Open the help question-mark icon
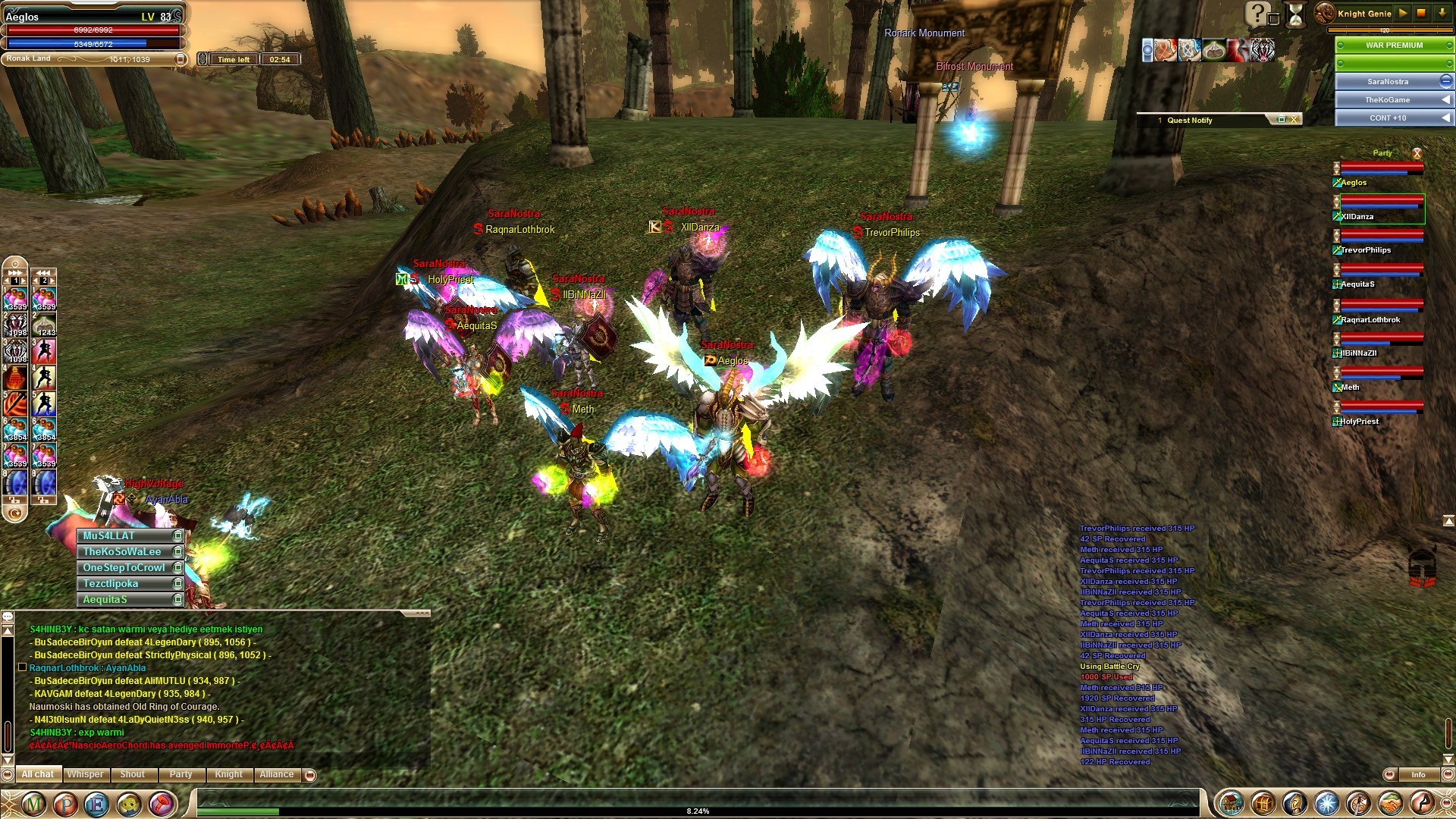 [1256, 13]
